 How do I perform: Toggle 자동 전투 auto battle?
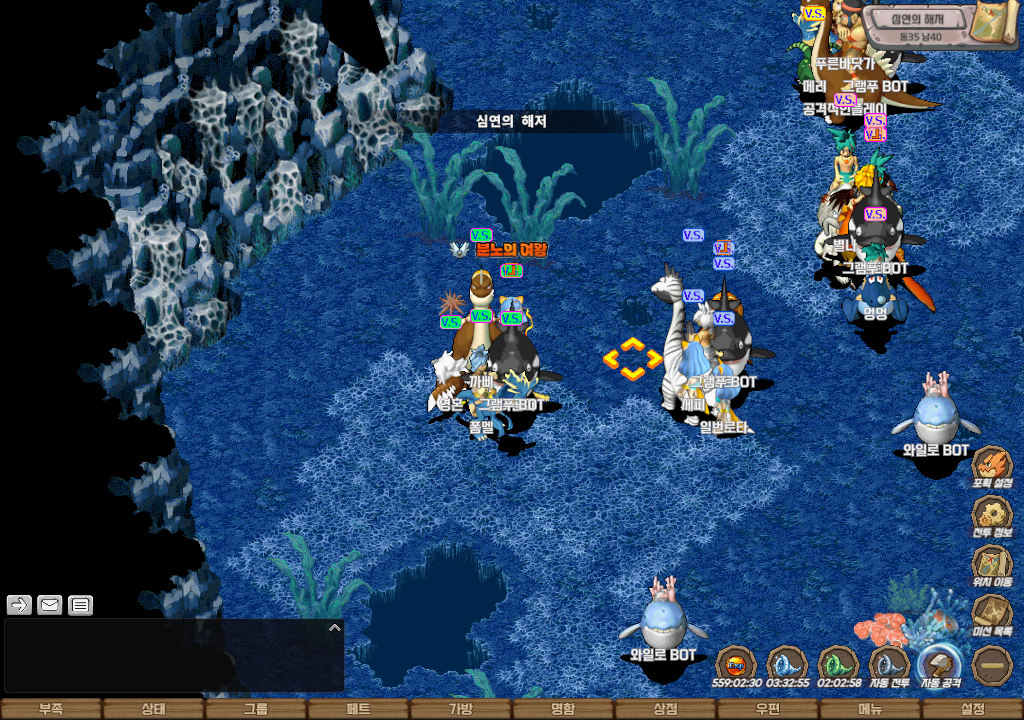coord(889,665)
